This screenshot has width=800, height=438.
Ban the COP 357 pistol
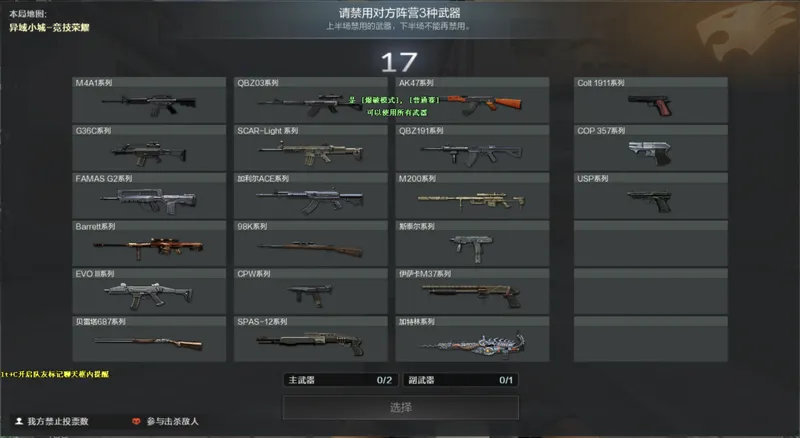(650, 148)
